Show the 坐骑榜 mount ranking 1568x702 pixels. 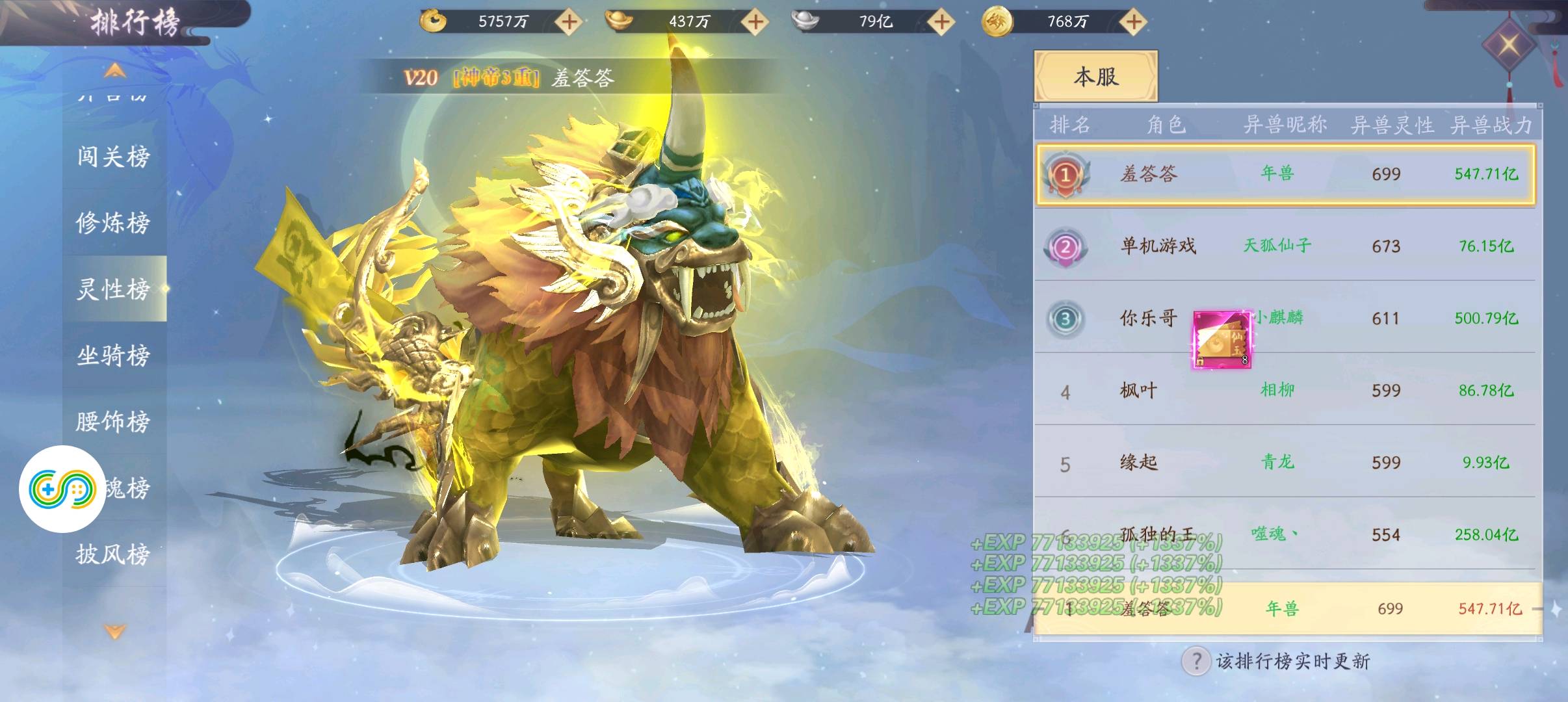pyautogui.click(x=114, y=356)
